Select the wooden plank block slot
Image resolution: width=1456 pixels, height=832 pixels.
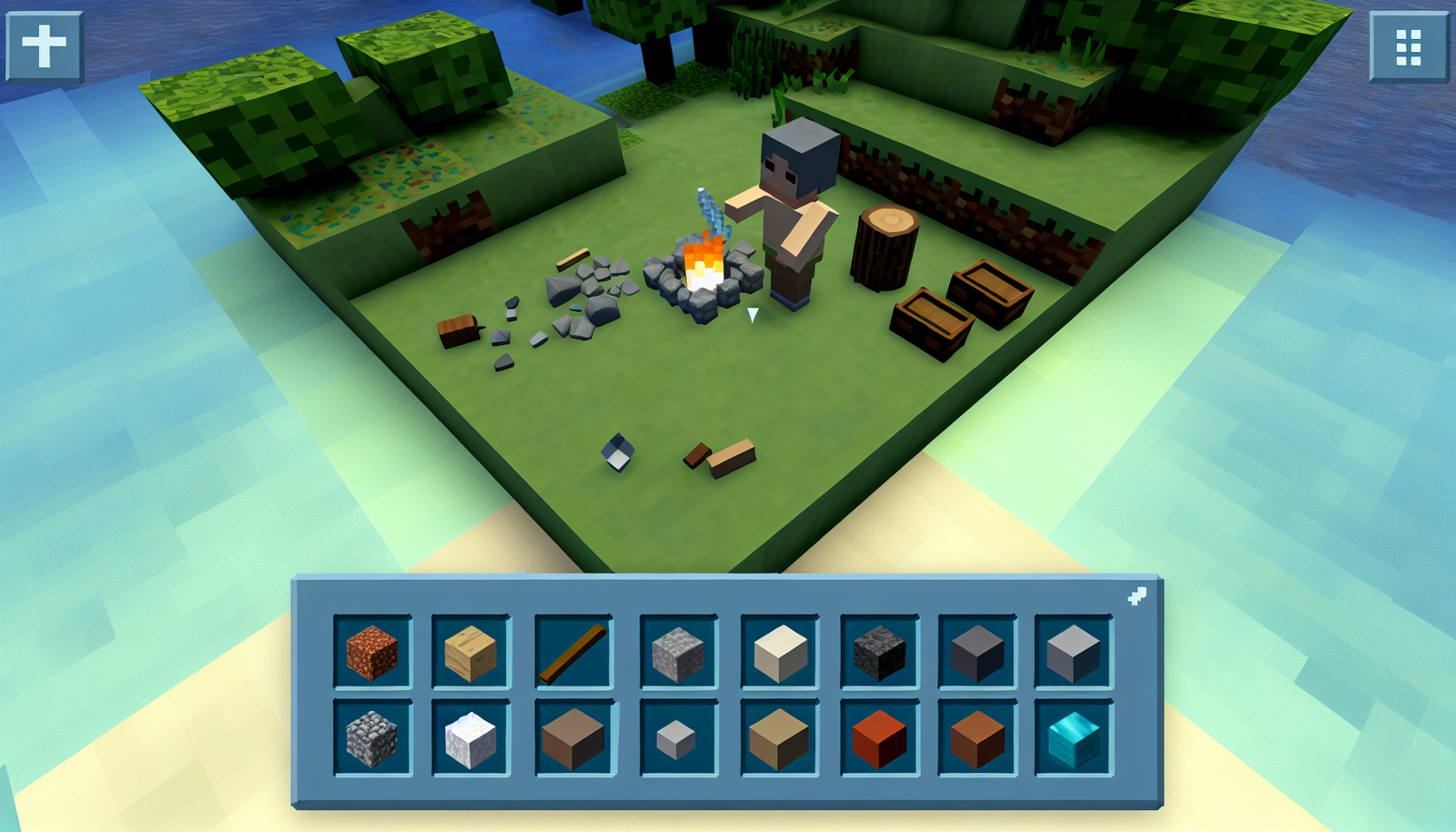click(471, 653)
